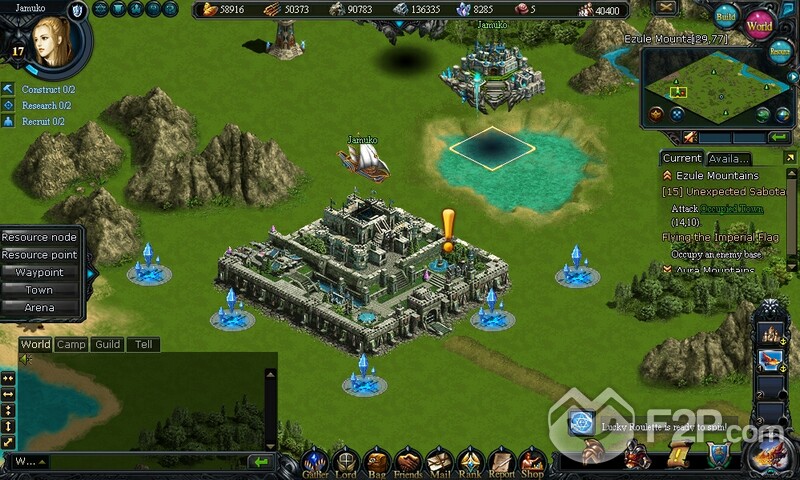This screenshot has height=480, width=800.
Task: Click the chat text input field
Action: [140, 462]
